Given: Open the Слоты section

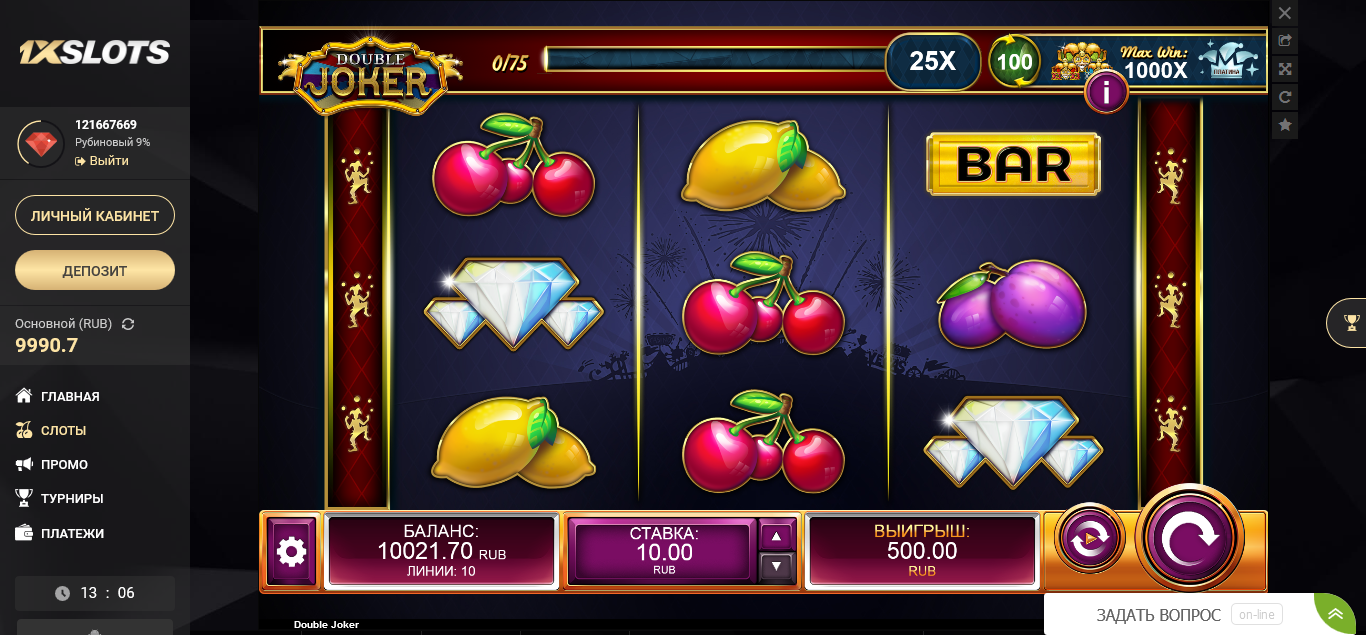Looking at the screenshot, I should pyautogui.click(x=63, y=430).
